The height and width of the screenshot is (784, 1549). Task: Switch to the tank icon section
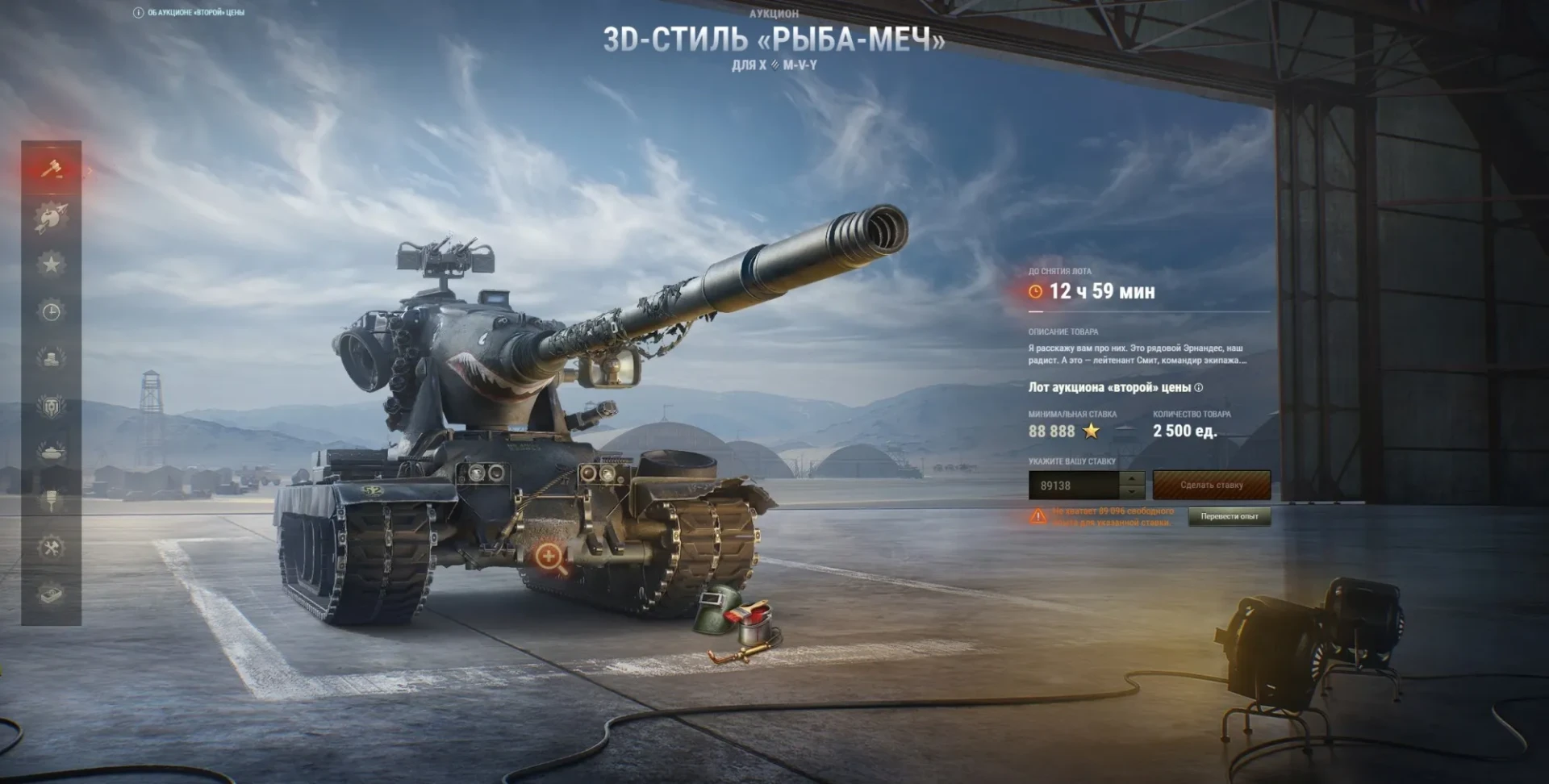(52, 452)
